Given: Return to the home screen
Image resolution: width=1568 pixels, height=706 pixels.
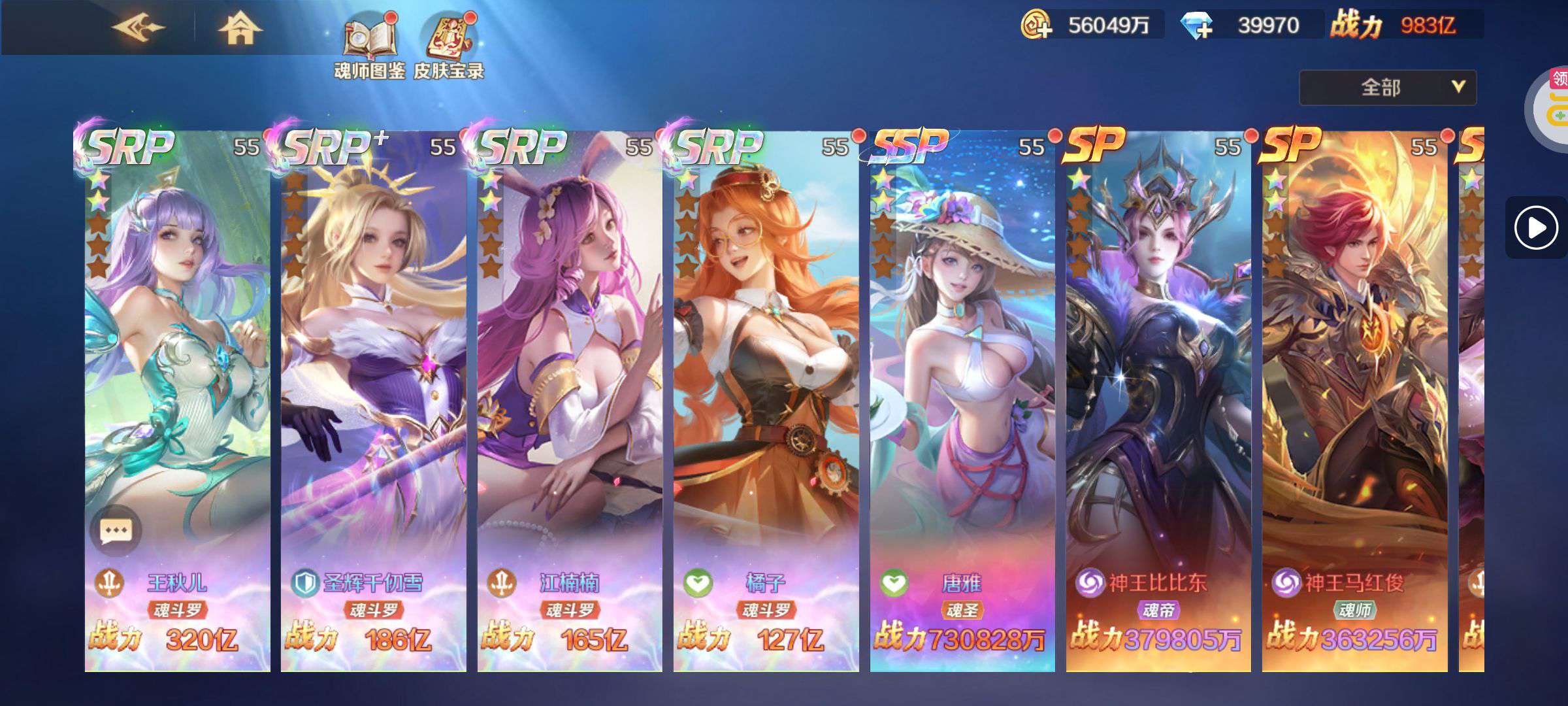Looking at the screenshot, I should pyautogui.click(x=240, y=29).
